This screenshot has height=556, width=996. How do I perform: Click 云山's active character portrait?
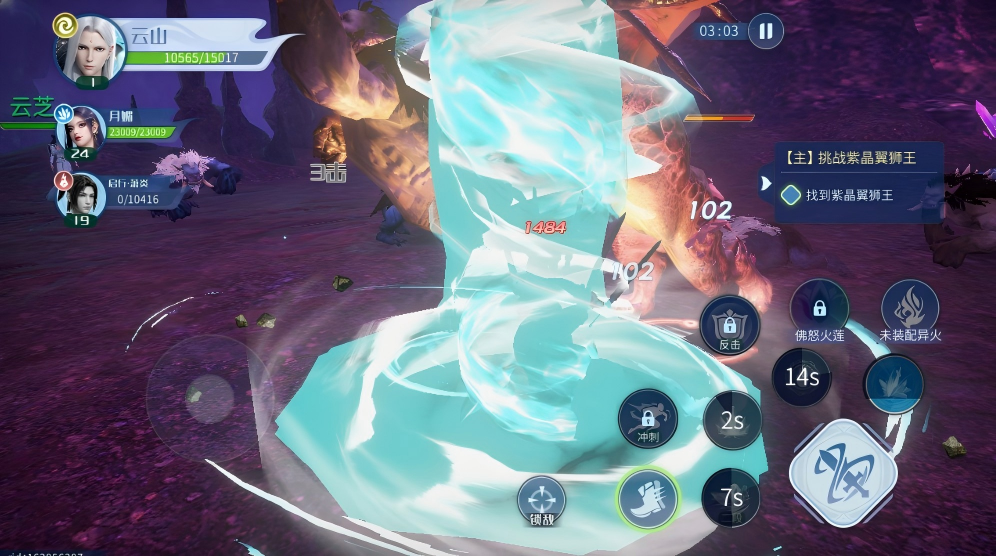tap(91, 48)
